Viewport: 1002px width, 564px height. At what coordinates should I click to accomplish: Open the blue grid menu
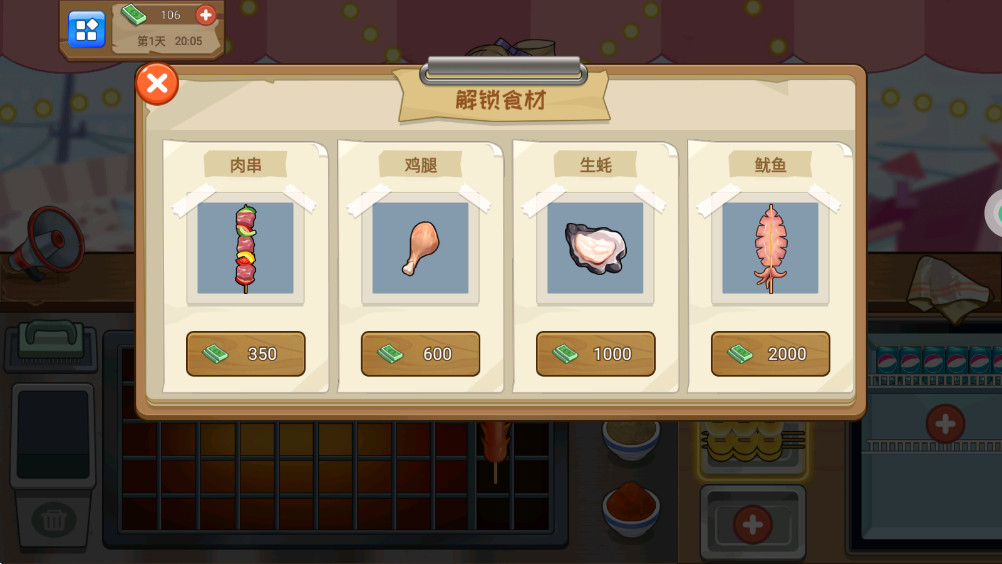[x=86, y=29]
